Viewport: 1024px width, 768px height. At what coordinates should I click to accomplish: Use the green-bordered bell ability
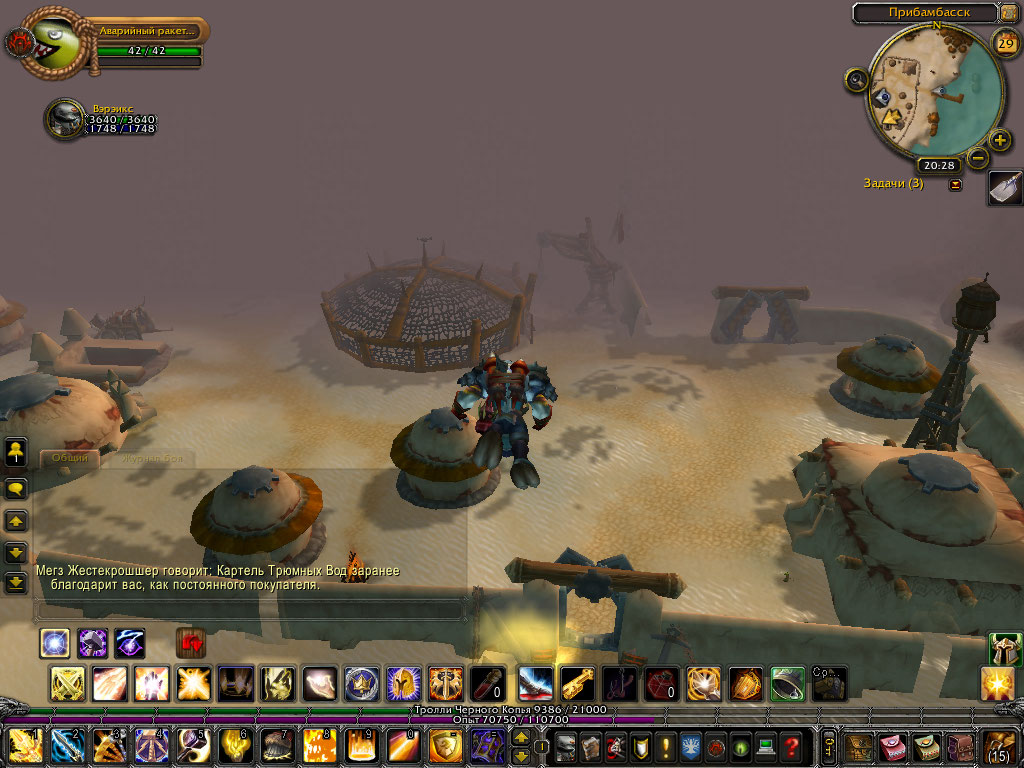coord(787,684)
